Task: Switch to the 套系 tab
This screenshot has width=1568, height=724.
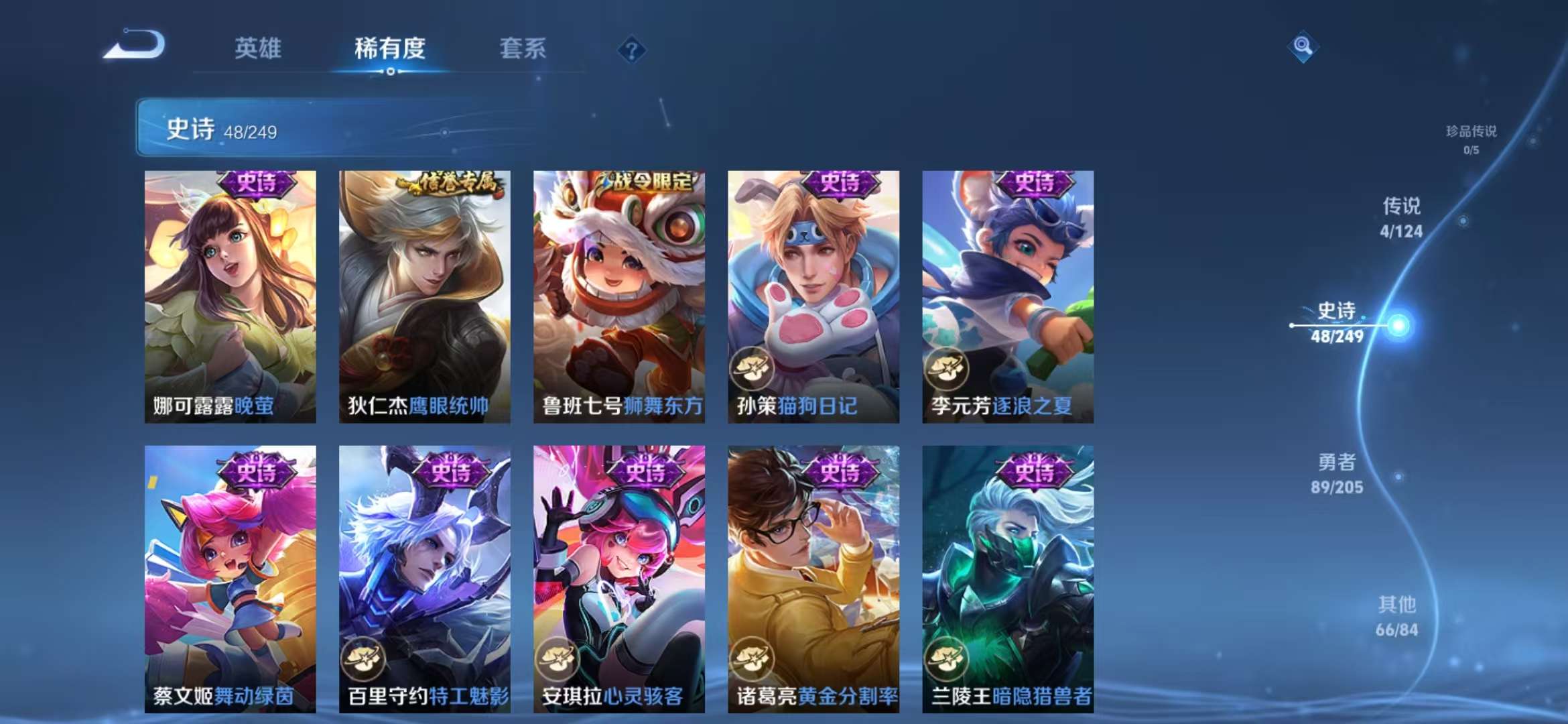Action: [521, 48]
